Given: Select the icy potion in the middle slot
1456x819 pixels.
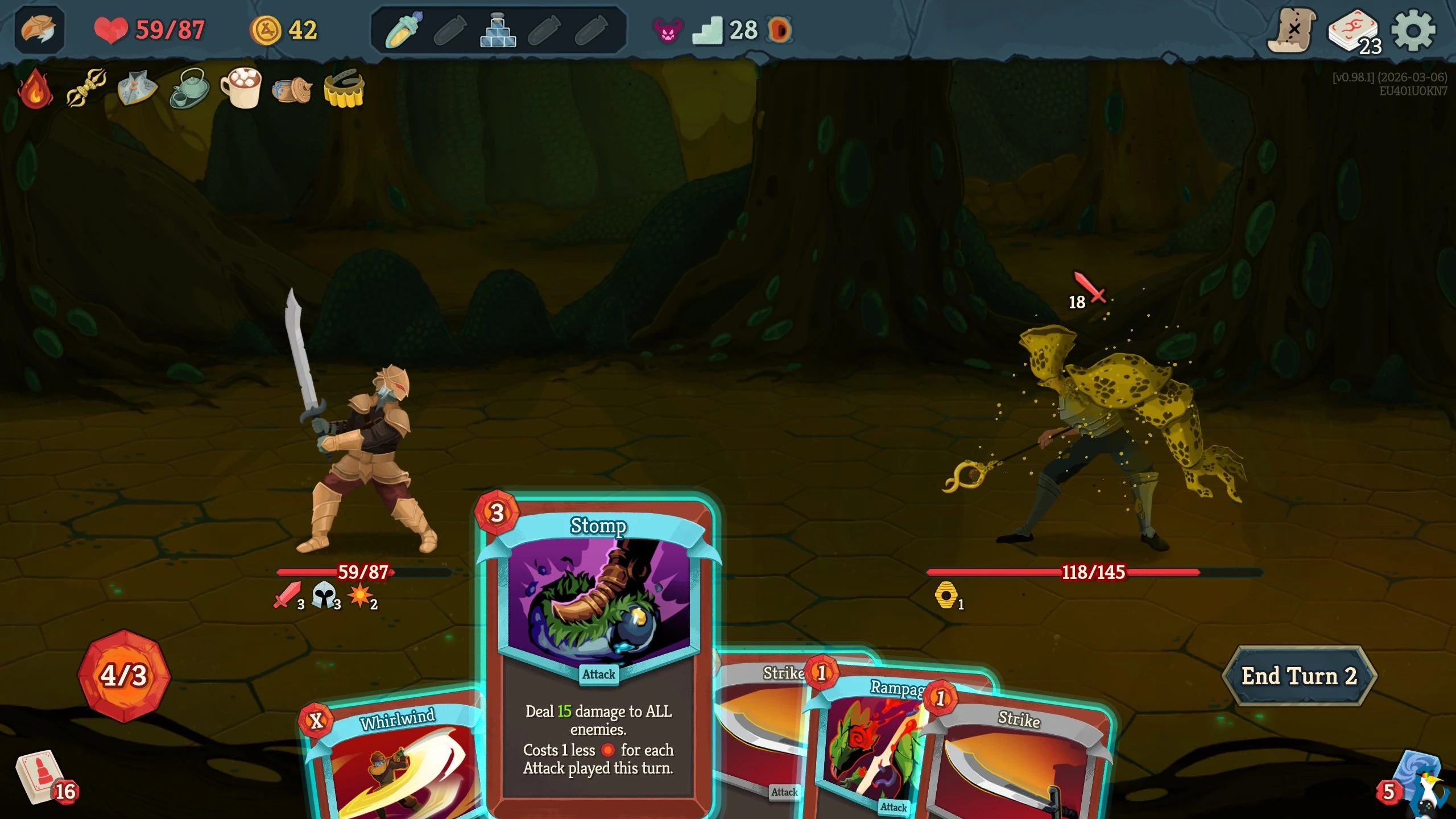Looking at the screenshot, I should [x=499, y=30].
